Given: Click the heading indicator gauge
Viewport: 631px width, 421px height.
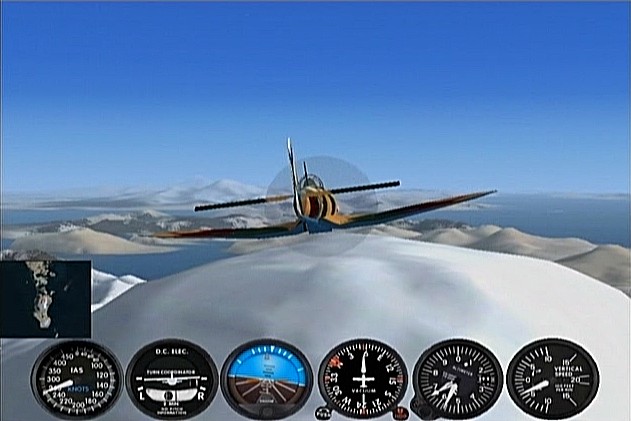Looking at the screenshot, I should click(x=362, y=379).
